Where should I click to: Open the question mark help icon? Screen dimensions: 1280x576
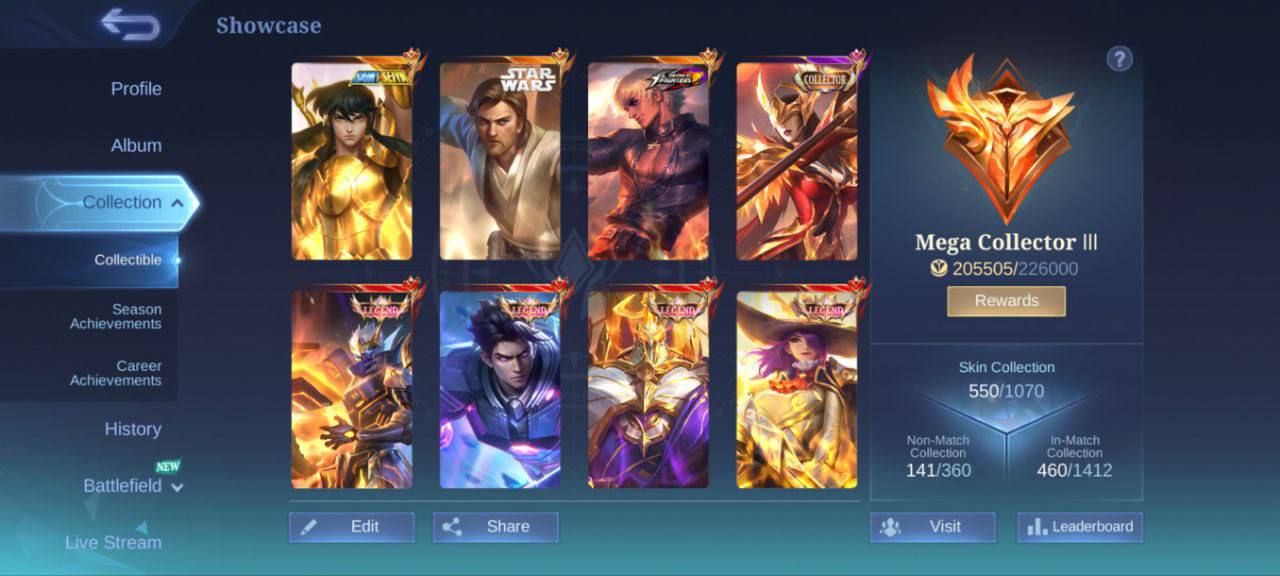click(1119, 59)
